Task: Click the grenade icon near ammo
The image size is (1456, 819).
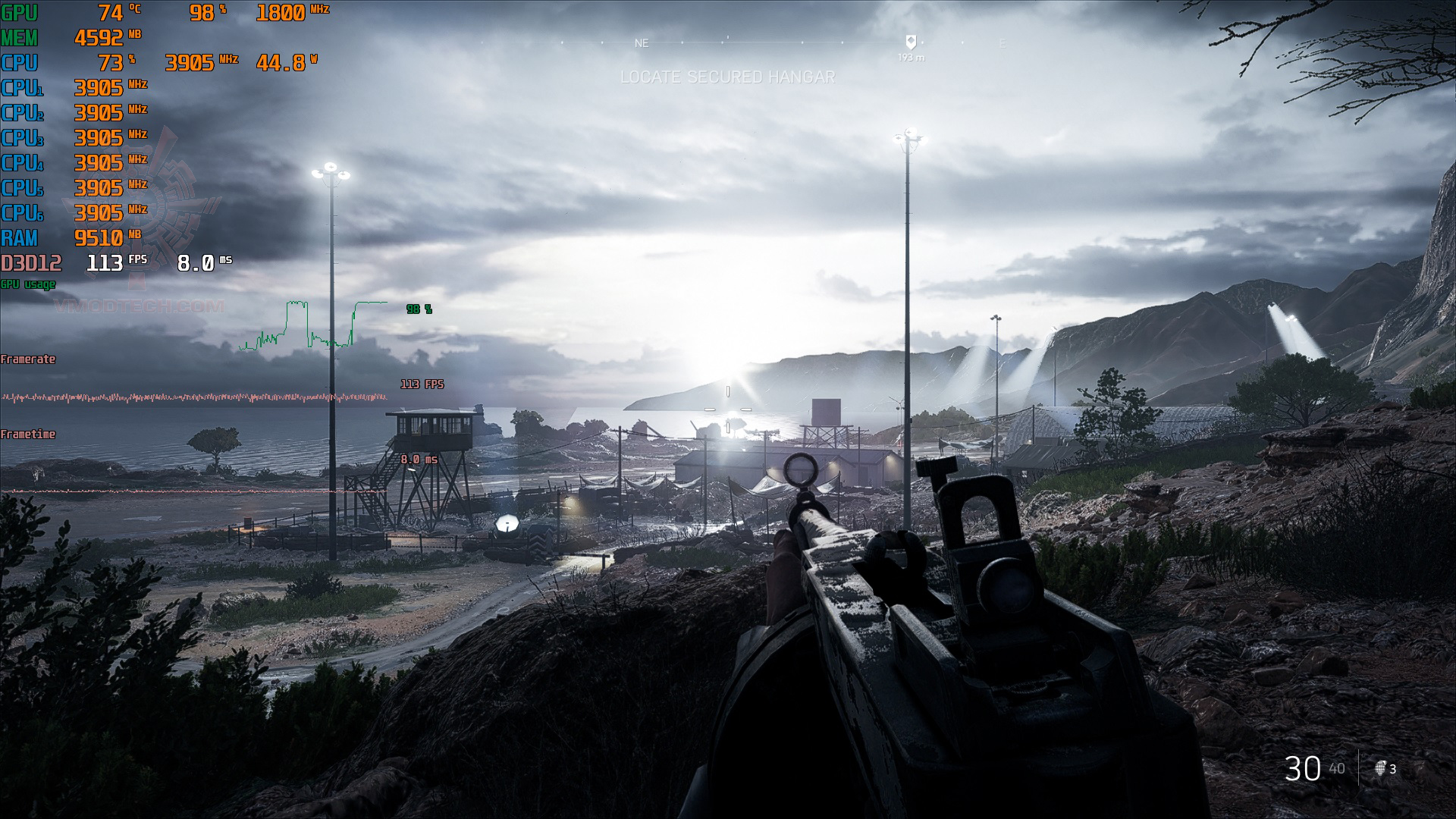Action: tap(1380, 769)
